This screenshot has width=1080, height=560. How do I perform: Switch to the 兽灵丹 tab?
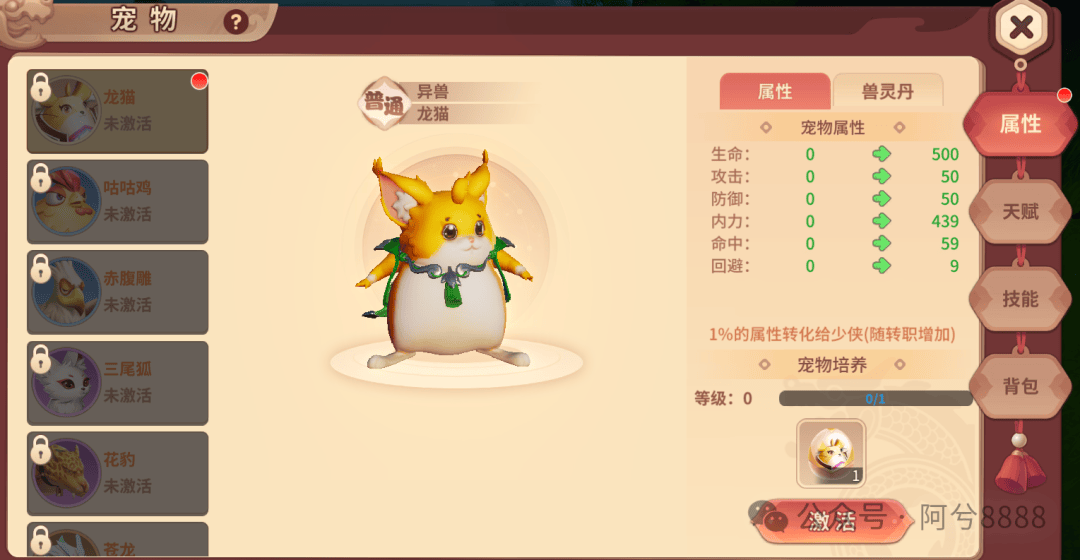point(887,92)
